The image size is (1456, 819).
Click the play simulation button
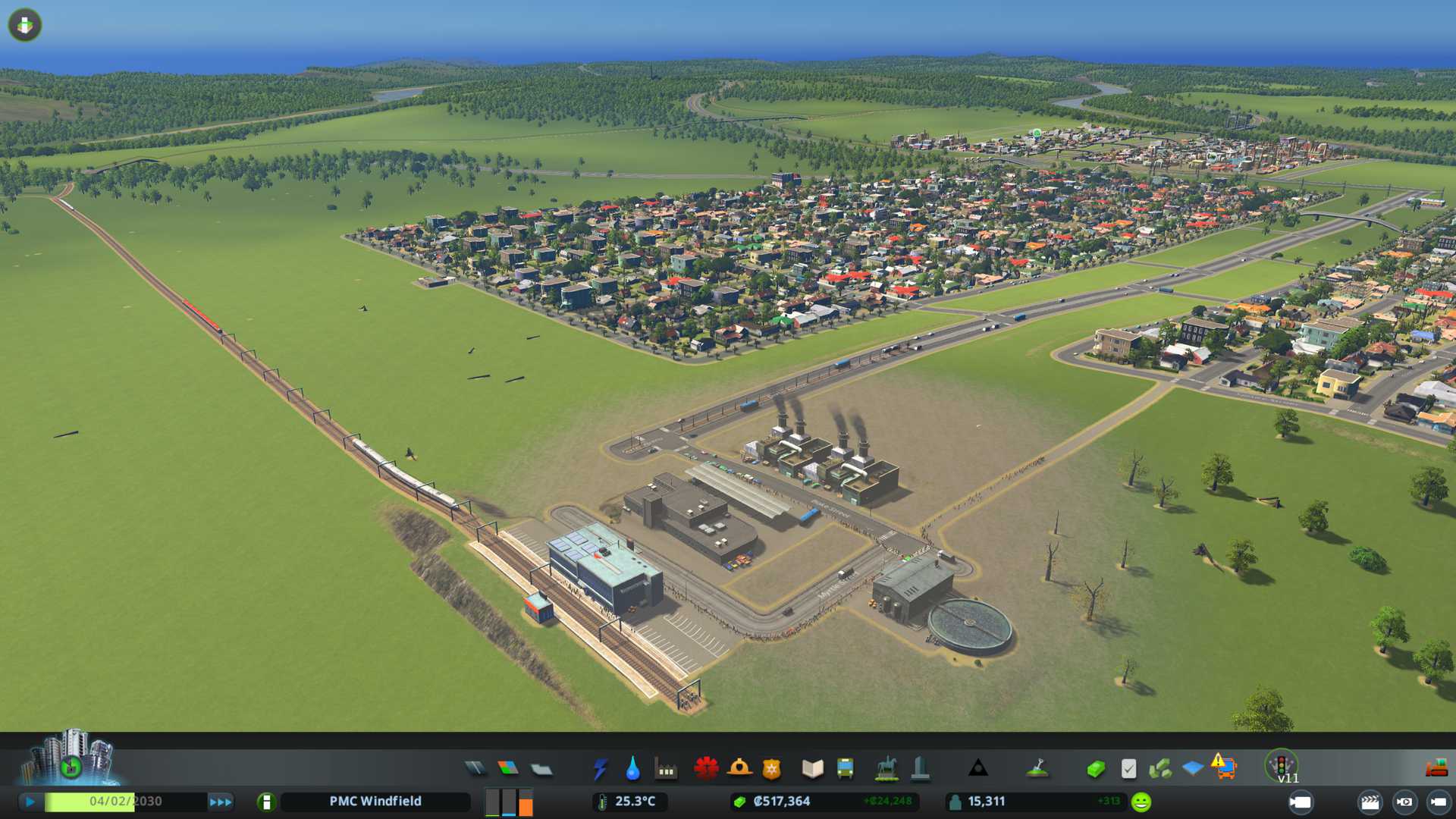pyautogui.click(x=30, y=802)
